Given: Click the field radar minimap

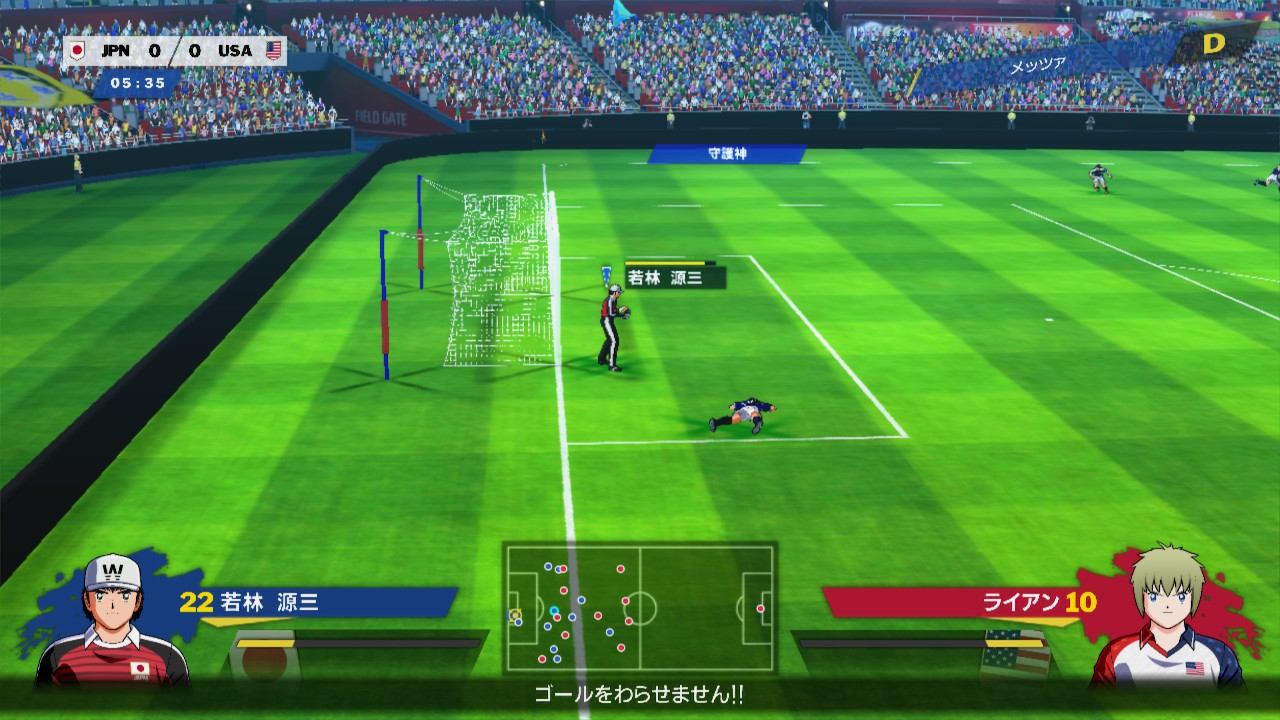Looking at the screenshot, I should [640, 608].
